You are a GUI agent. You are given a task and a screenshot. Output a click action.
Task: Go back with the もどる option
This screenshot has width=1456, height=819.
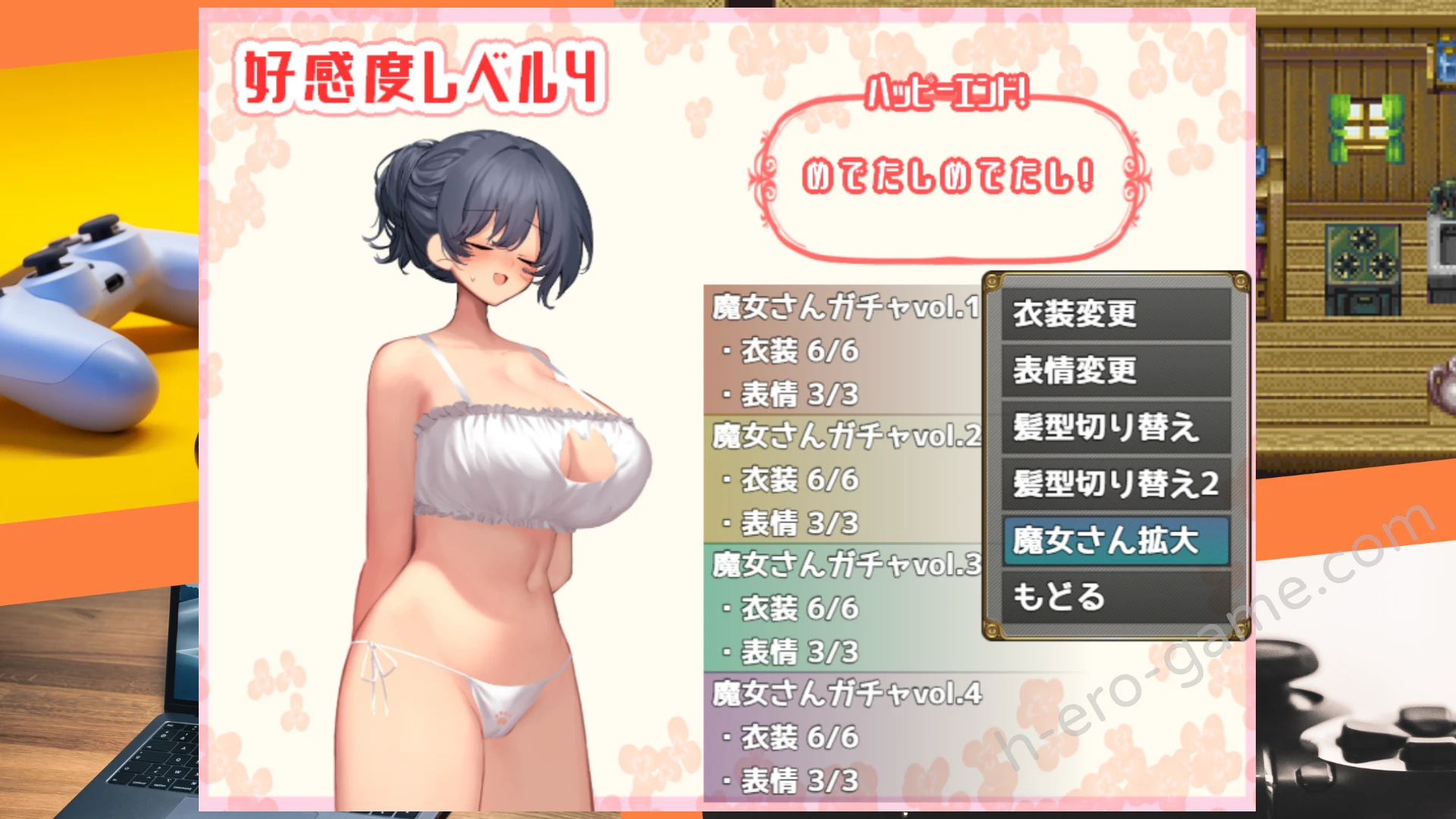click(1116, 597)
